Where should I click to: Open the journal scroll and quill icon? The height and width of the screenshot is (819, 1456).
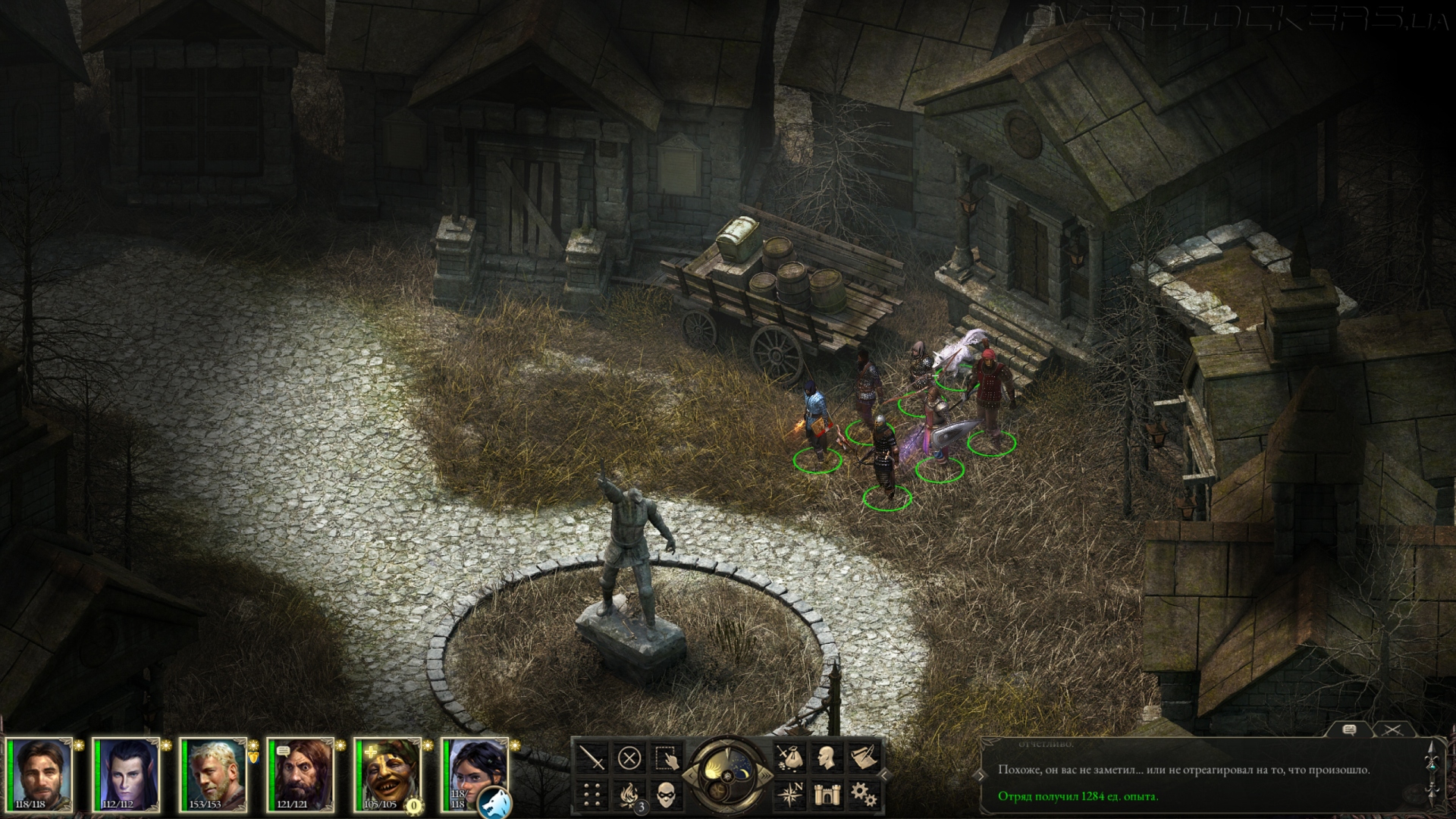point(863,758)
